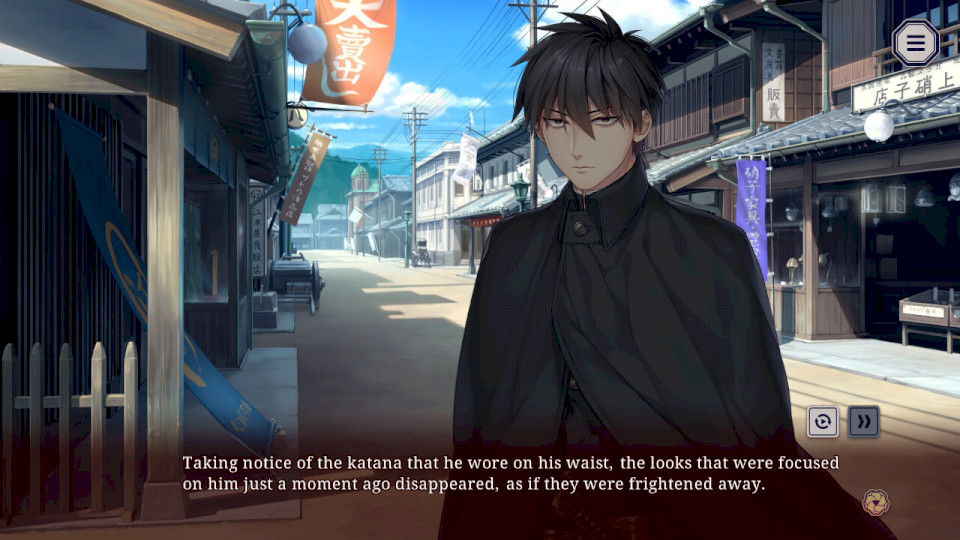Toggle auto-play dialogue mode
This screenshot has width=960, height=540.
pos(823,421)
